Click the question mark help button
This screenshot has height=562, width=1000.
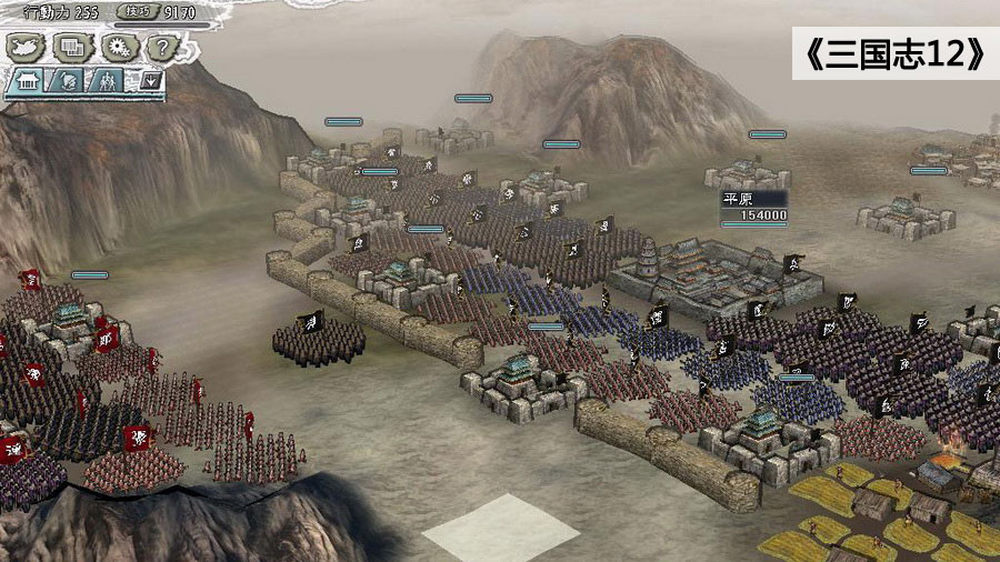click(162, 45)
